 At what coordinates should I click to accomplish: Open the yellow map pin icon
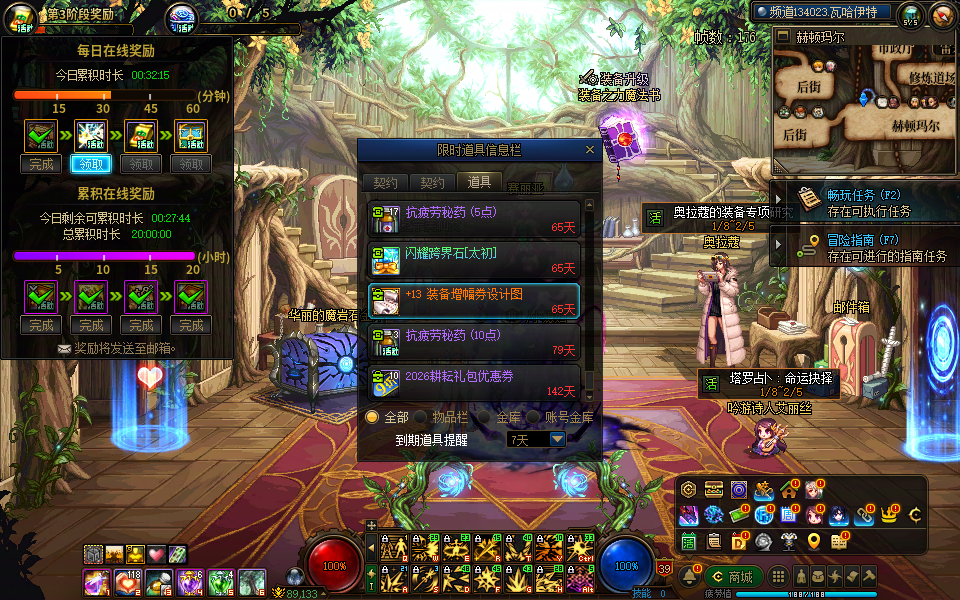tap(814, 541)
